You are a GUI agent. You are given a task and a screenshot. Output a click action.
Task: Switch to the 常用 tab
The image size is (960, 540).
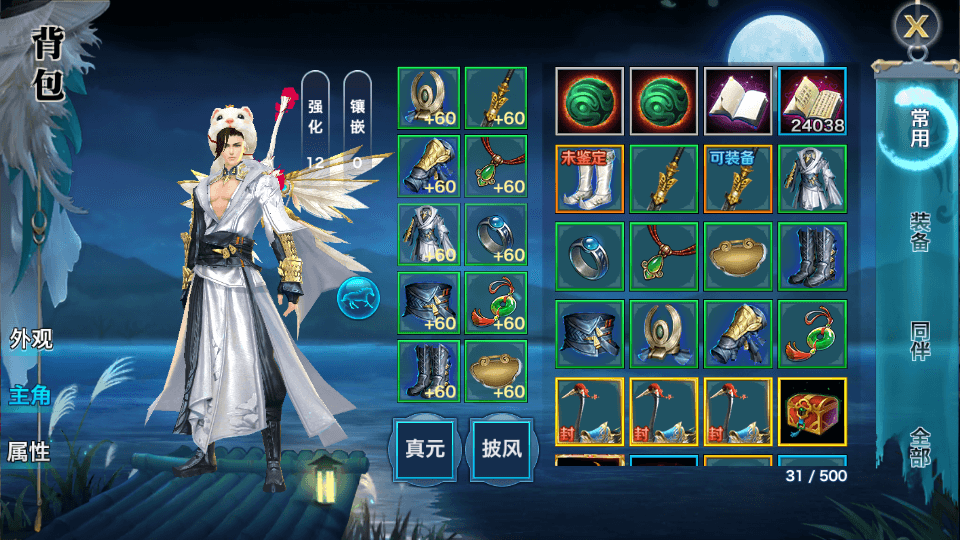pyautogui.click(x=919, y=128)
